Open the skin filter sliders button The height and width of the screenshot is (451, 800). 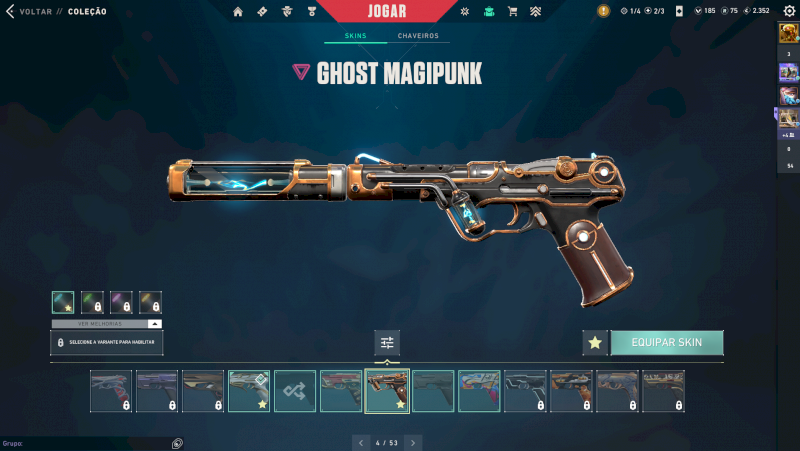click(387, 343)
